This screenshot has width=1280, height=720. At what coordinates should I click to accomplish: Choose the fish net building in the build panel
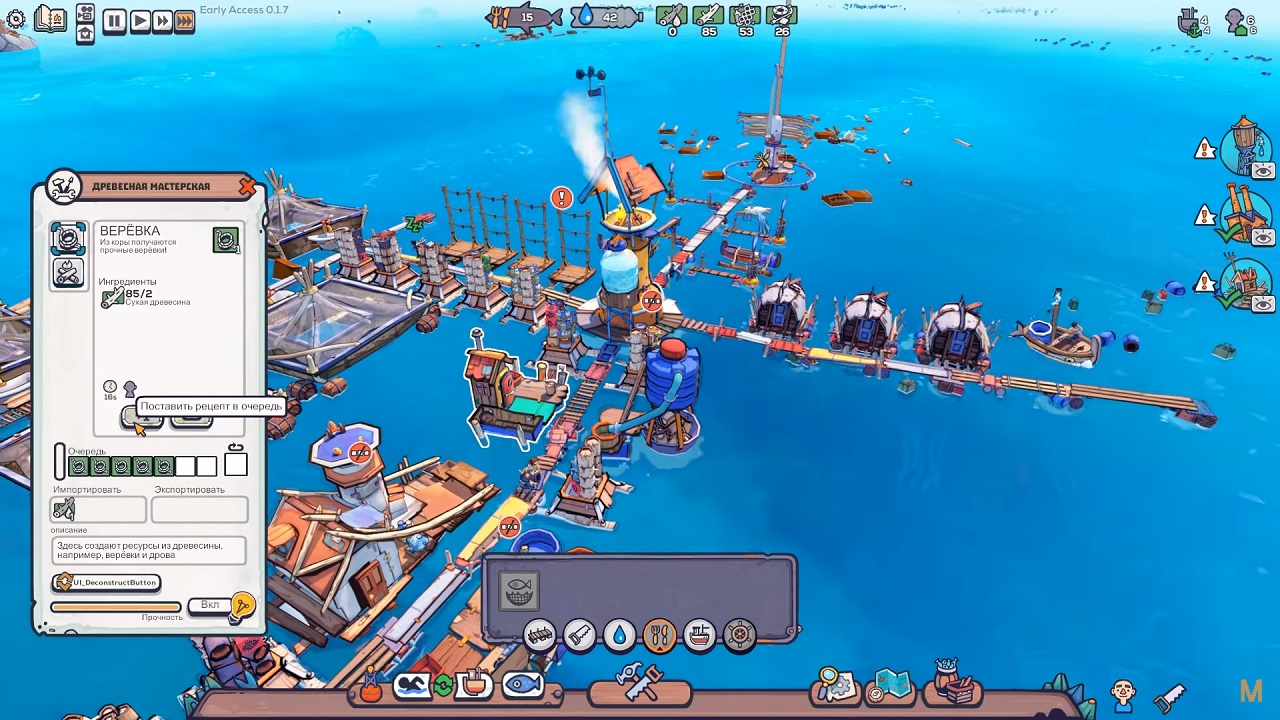pyautogui.click(x=518, y=591)
